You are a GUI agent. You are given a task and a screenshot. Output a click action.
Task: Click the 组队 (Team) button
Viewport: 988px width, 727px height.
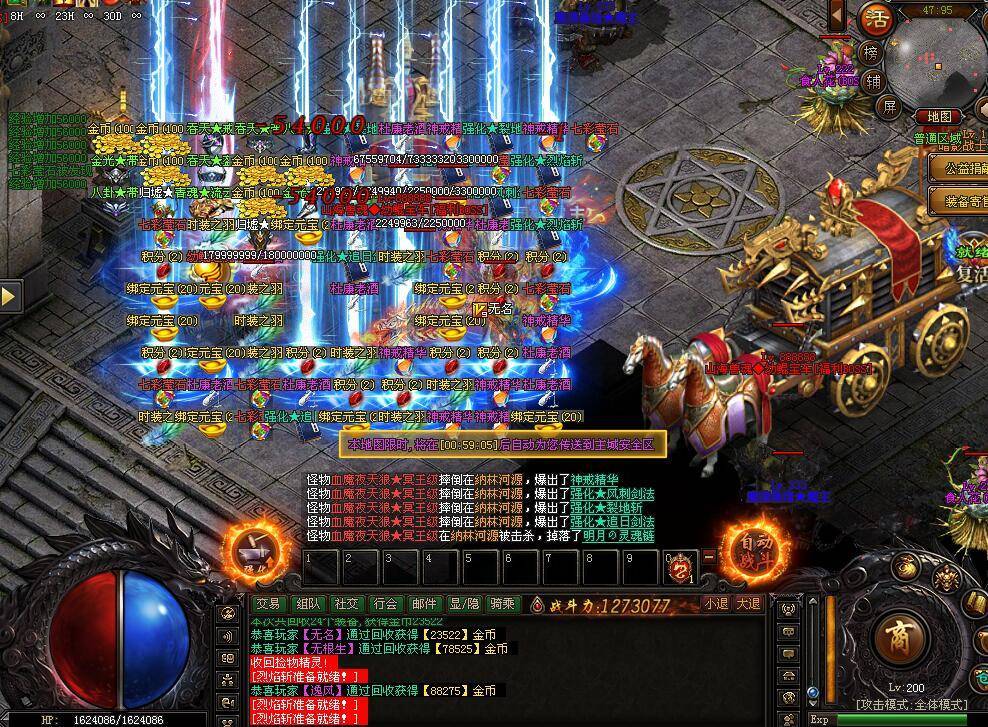tap(308, 604)
